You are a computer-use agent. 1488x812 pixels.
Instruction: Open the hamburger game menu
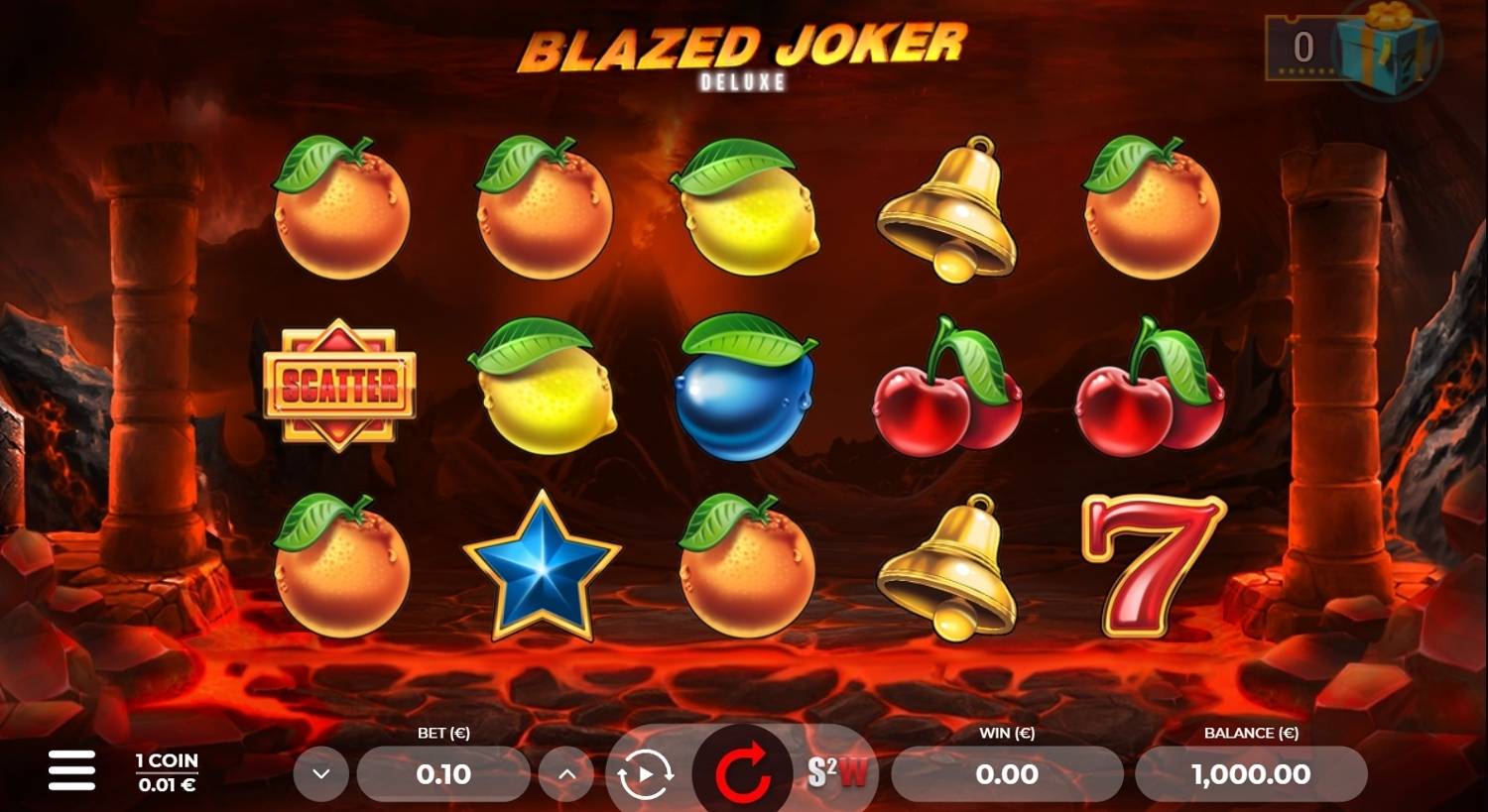[70, 769]
